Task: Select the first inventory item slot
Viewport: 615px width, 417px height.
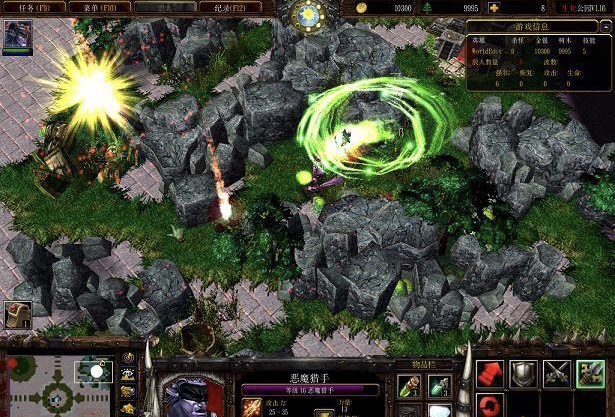Action: pyautogui.click(x=408, y=385)
